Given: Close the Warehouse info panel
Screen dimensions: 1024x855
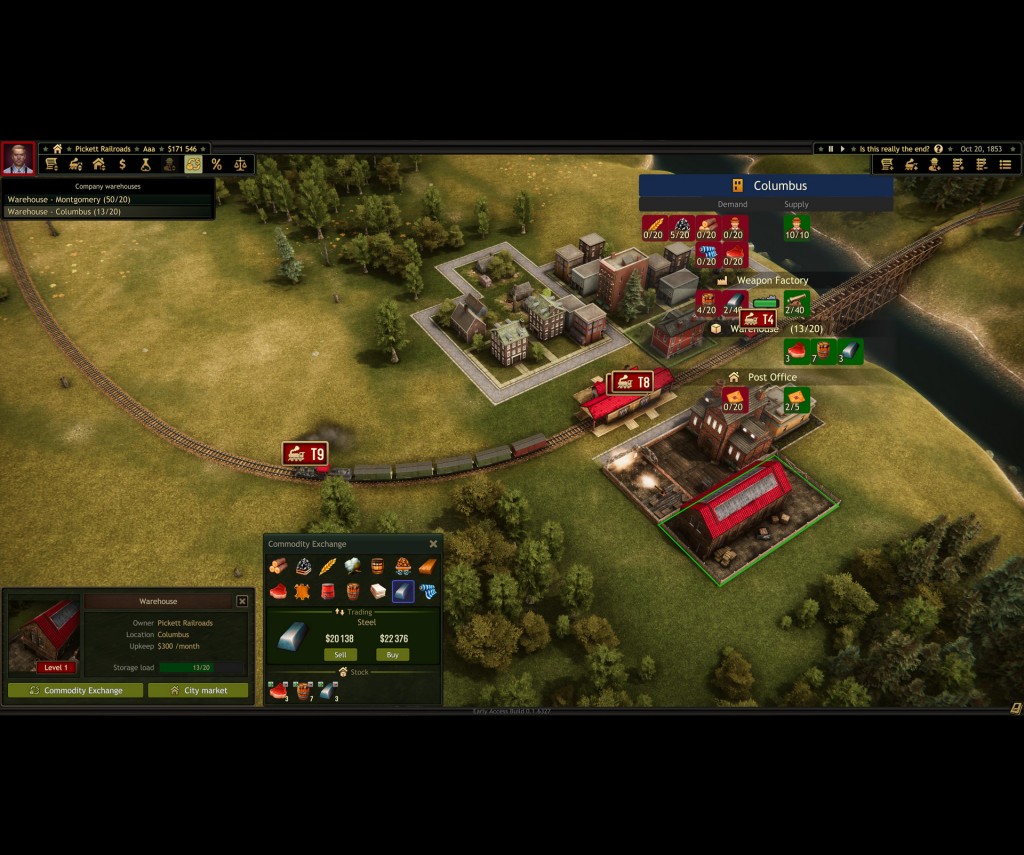Looking at the screenshot, I should point(242,601).
